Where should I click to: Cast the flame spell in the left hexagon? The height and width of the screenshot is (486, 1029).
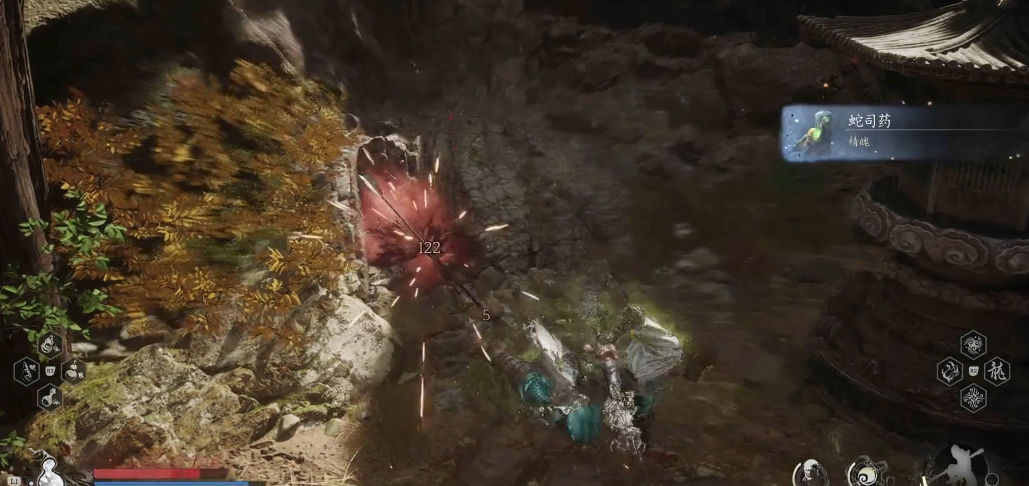948,372
